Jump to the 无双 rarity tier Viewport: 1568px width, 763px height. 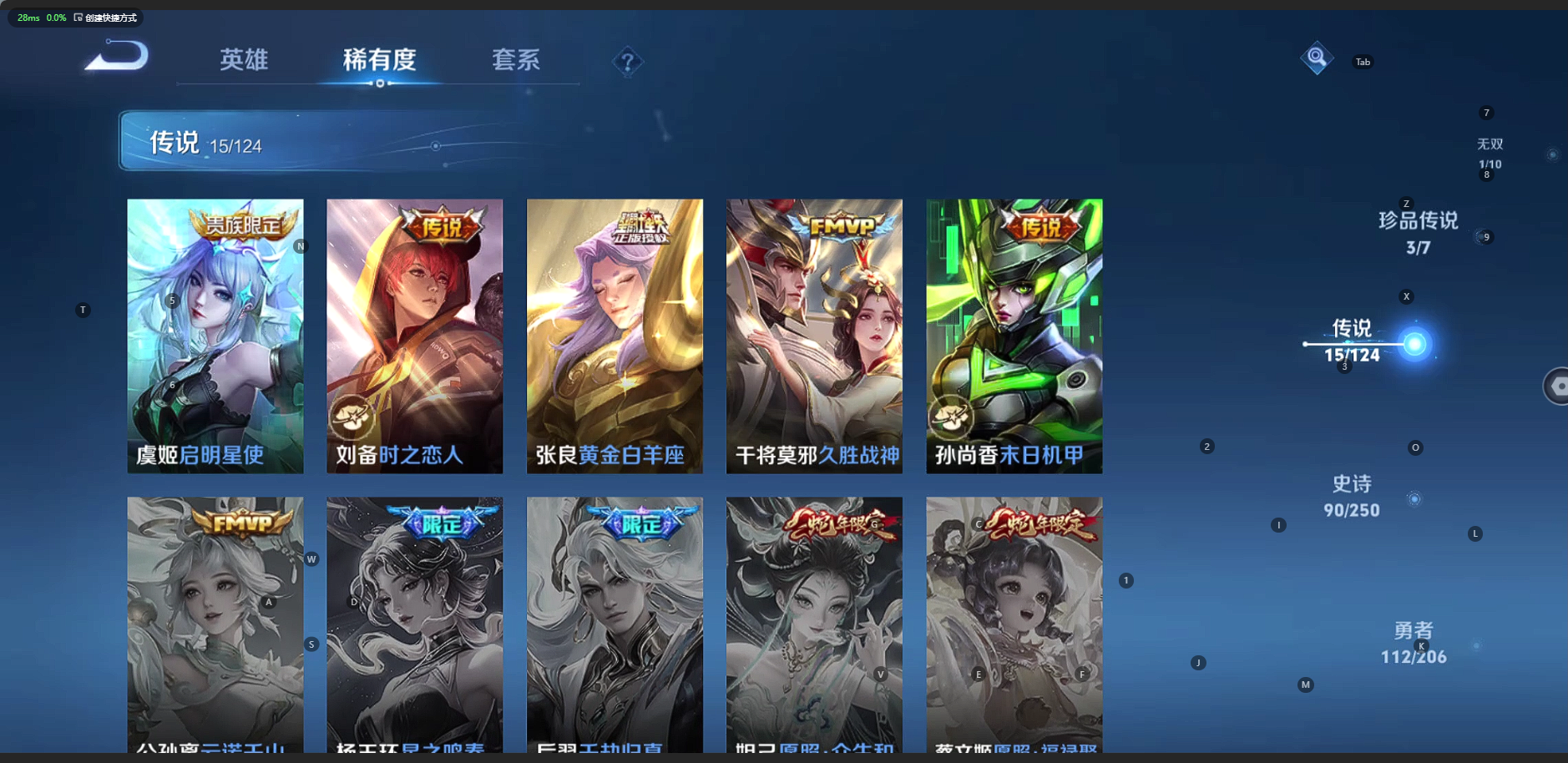coord(1490,153)
